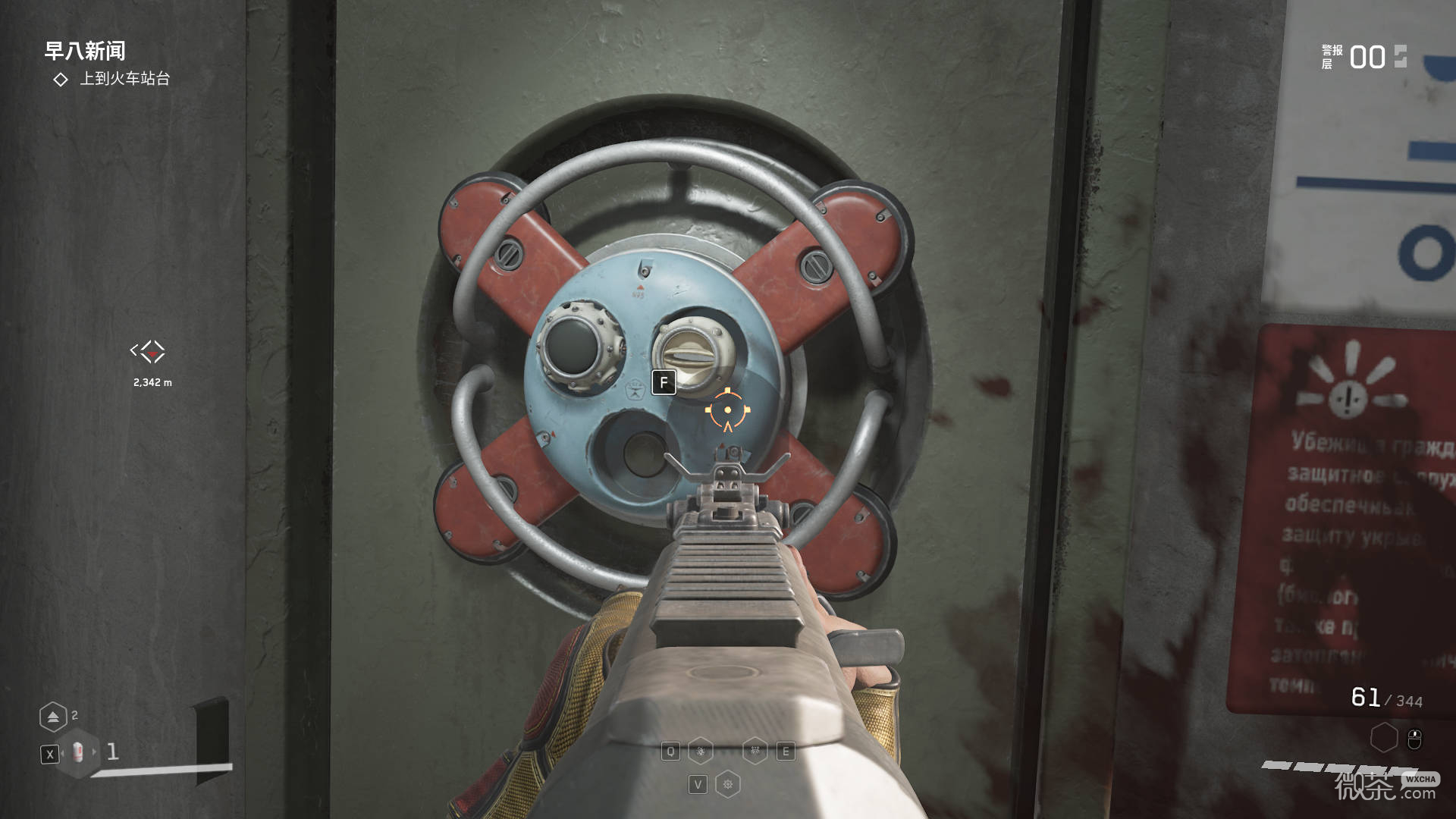The height and width of the screenshot is (819, 1456).
Task: Activate the E ability hexagon icon
Action: point(755,752)
